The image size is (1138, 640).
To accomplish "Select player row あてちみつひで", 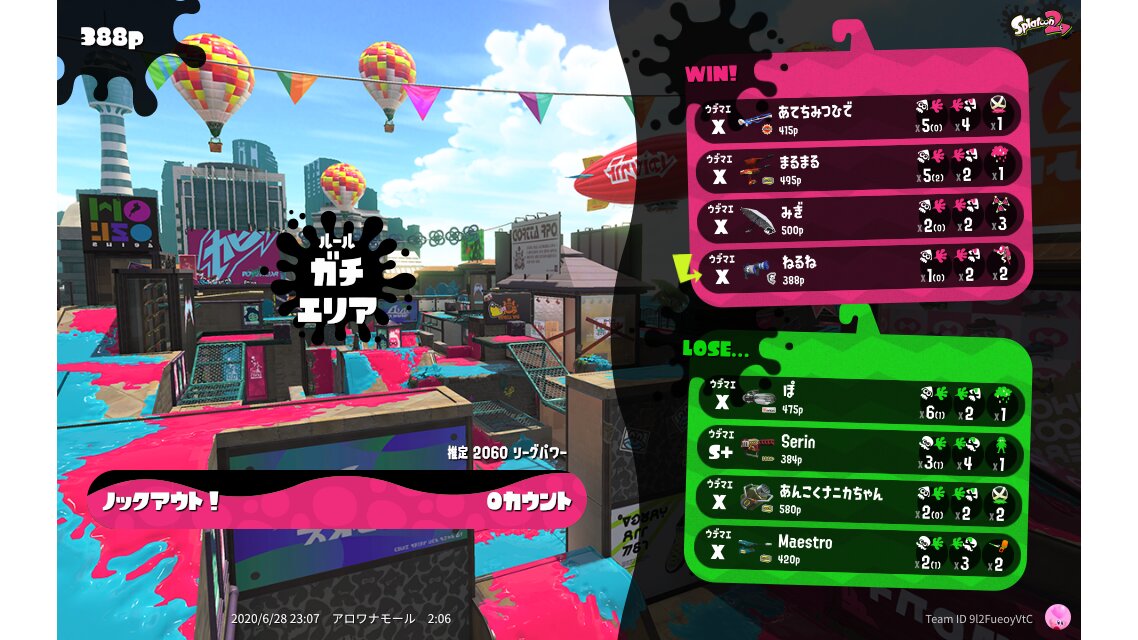I will (860, 116).
